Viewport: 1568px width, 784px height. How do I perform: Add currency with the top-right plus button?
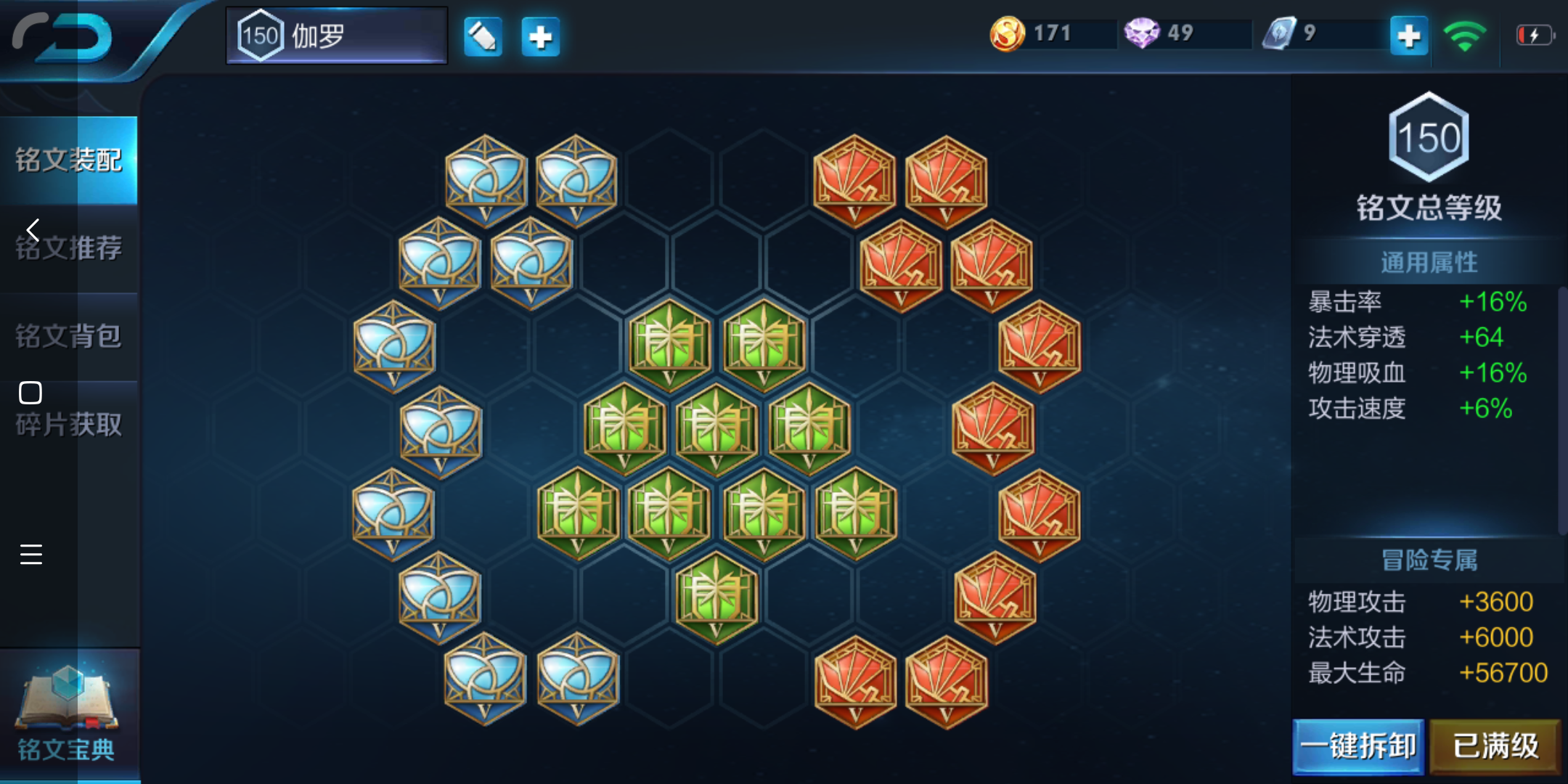pyautogui.click(x=1408, y=36)
